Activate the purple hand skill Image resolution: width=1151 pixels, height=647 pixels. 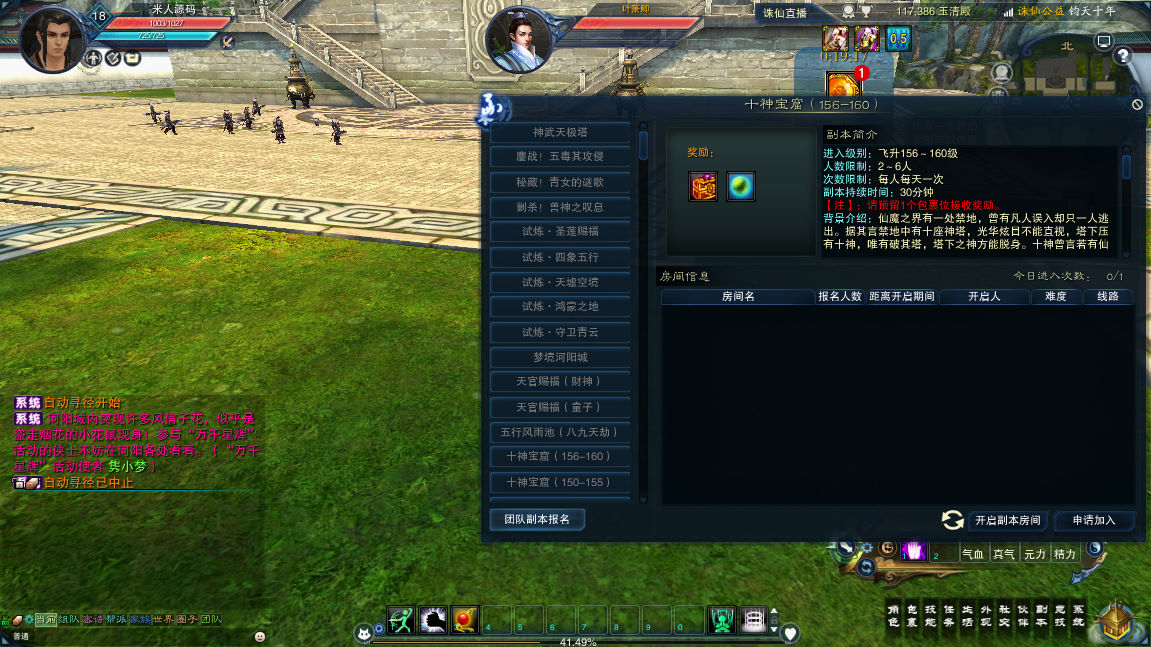point(913,550)
